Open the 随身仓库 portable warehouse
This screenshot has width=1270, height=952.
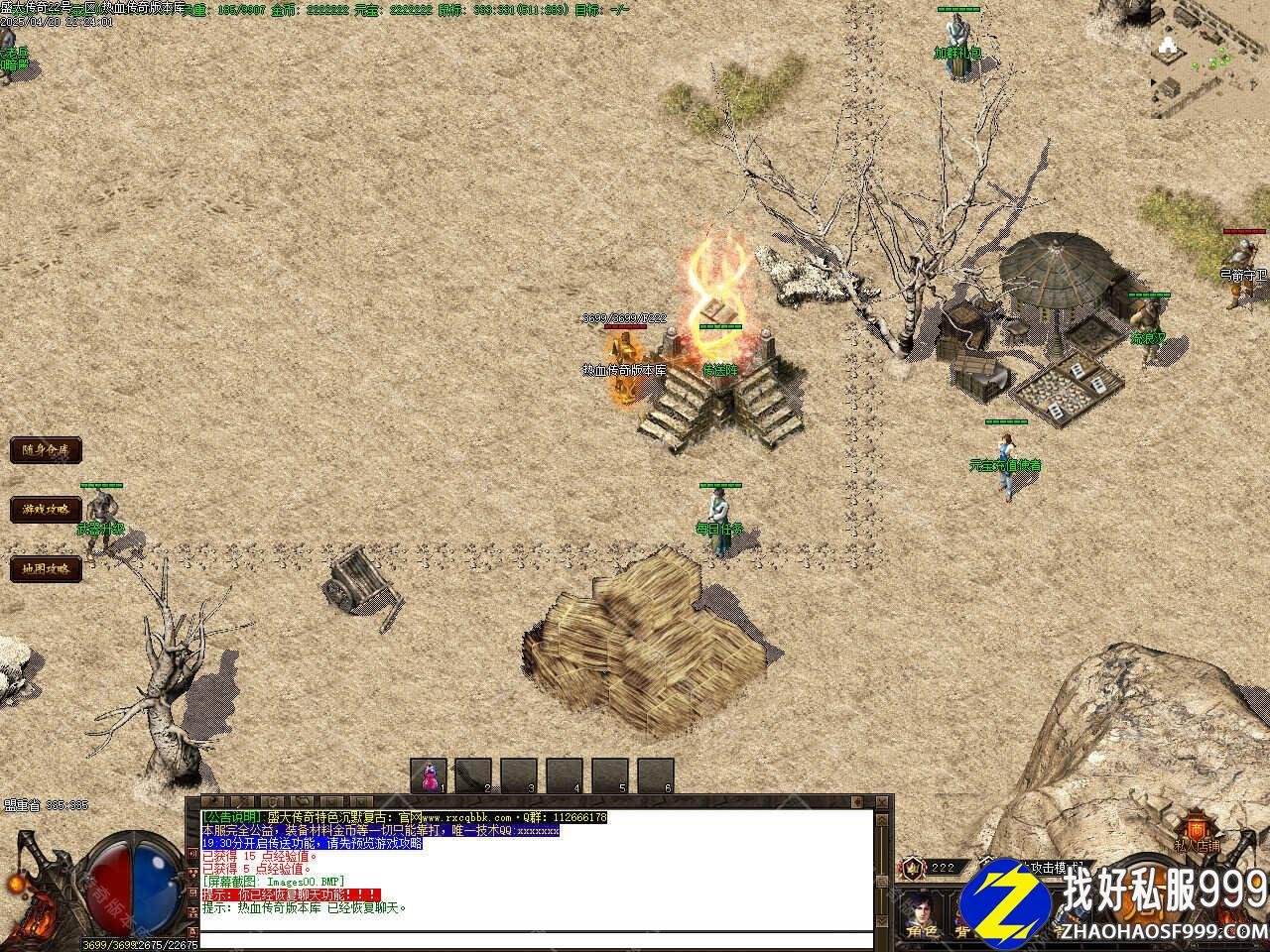(x=46, y=450)
